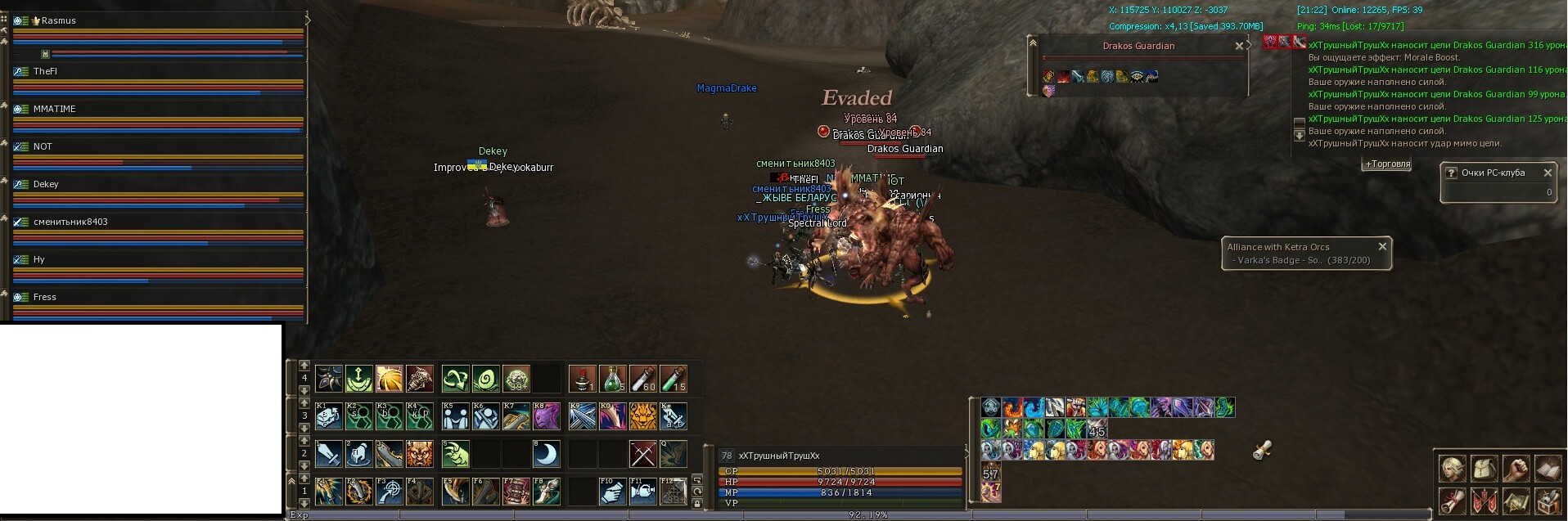Select party member Dekey in party list

pyautogui.click(x=46, y=184)
